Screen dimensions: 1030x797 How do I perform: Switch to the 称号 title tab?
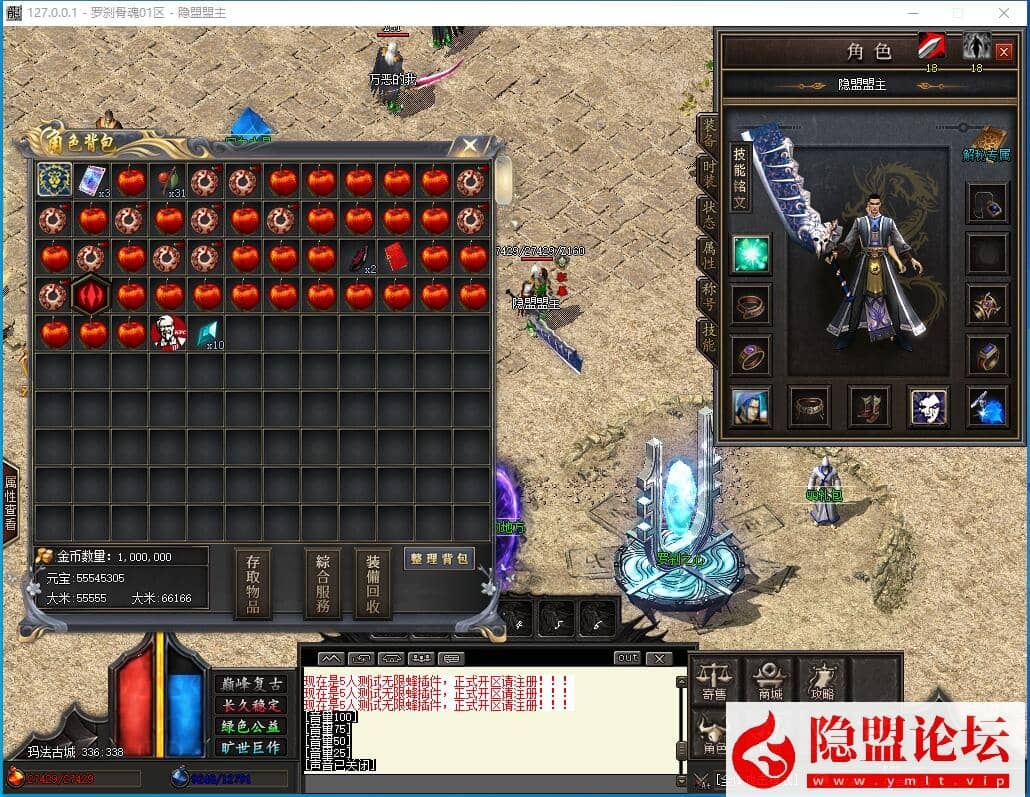pos(708,297)
